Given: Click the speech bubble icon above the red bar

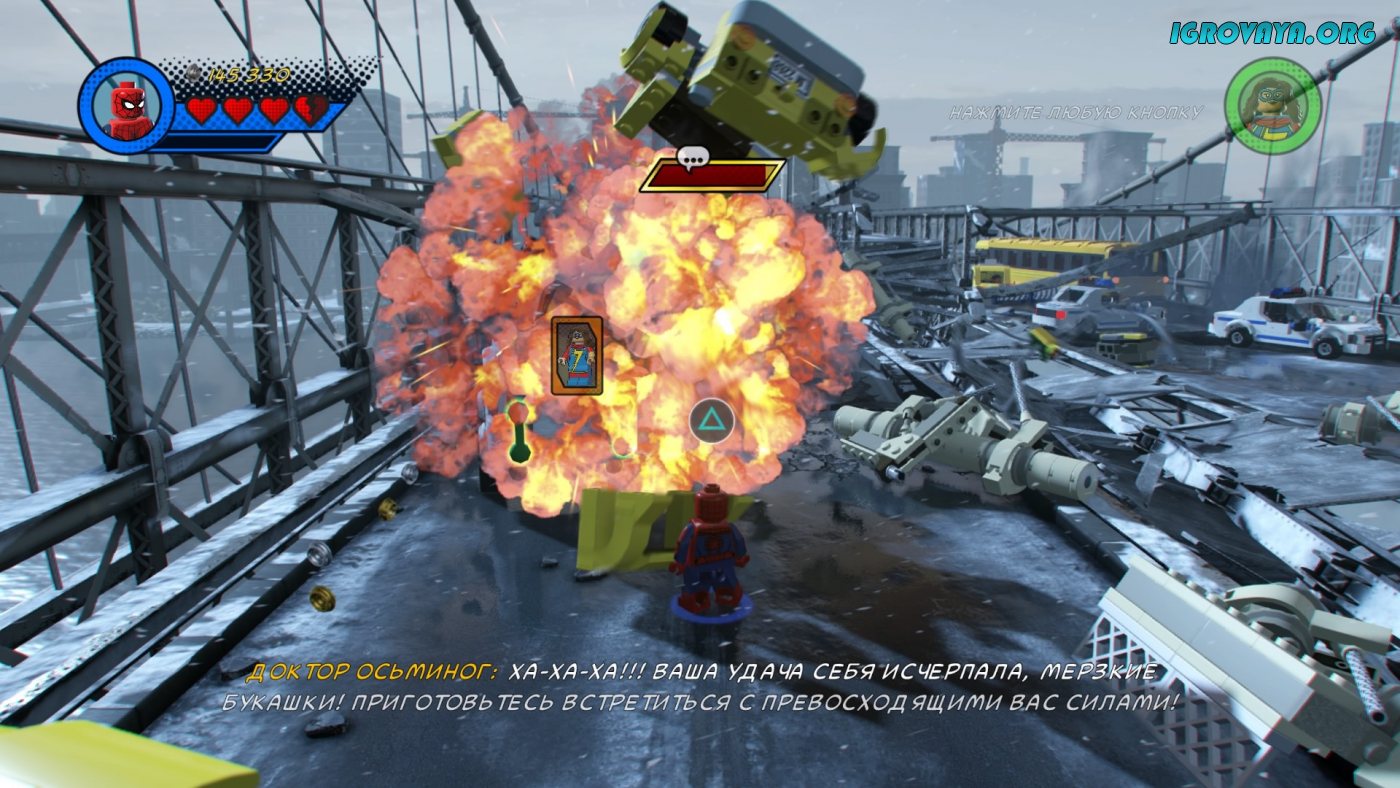Looking at the screenshot, I should 691,156.
